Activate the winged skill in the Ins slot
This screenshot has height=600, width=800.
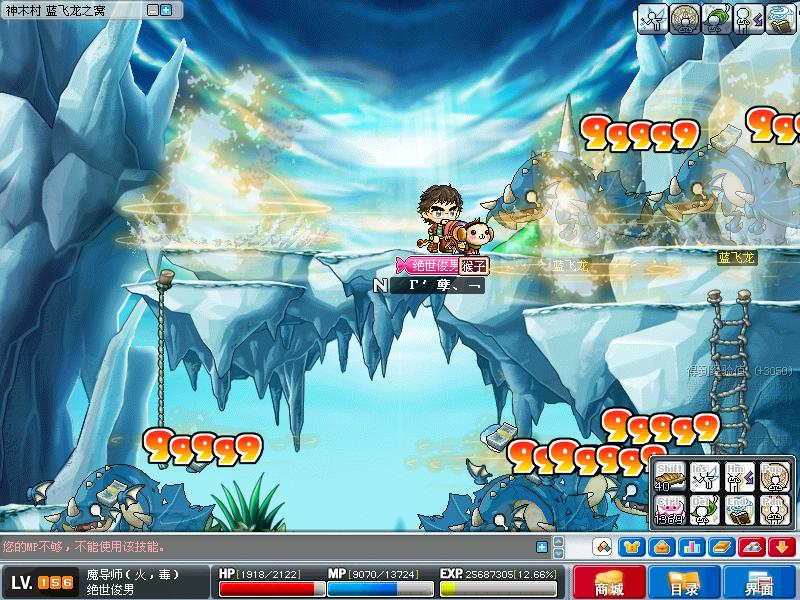click(704, 477)
